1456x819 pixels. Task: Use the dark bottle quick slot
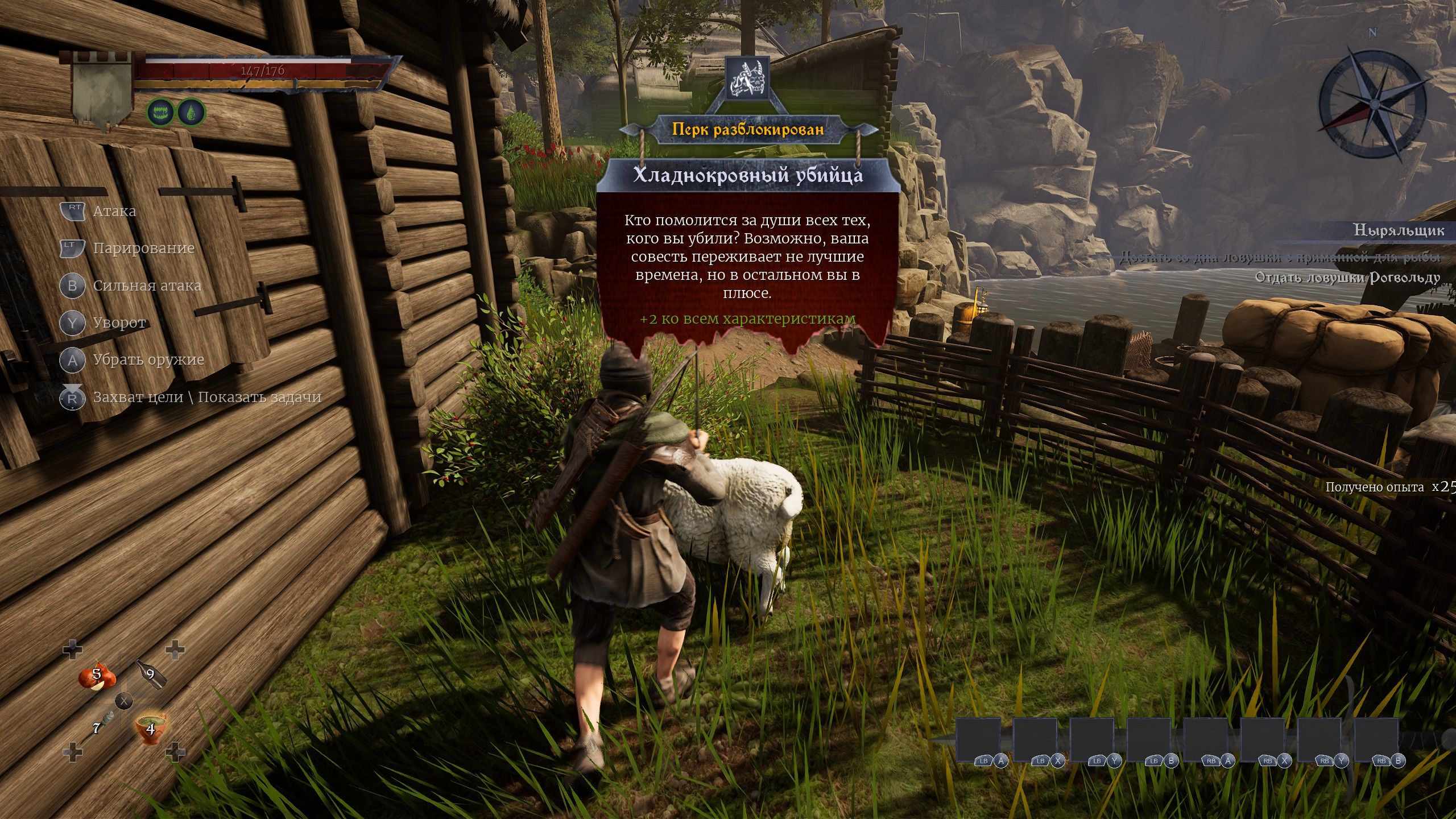point(151,675)
